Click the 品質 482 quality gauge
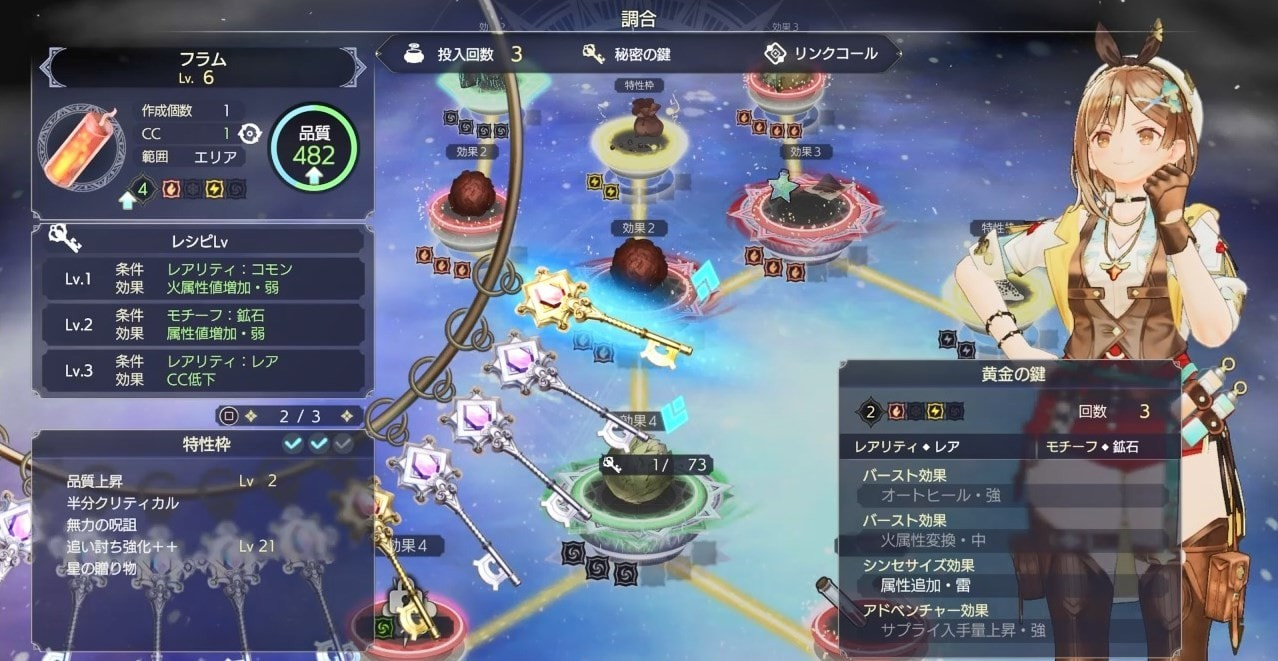This screenshot has width=1278, height=661. (313, 147)
